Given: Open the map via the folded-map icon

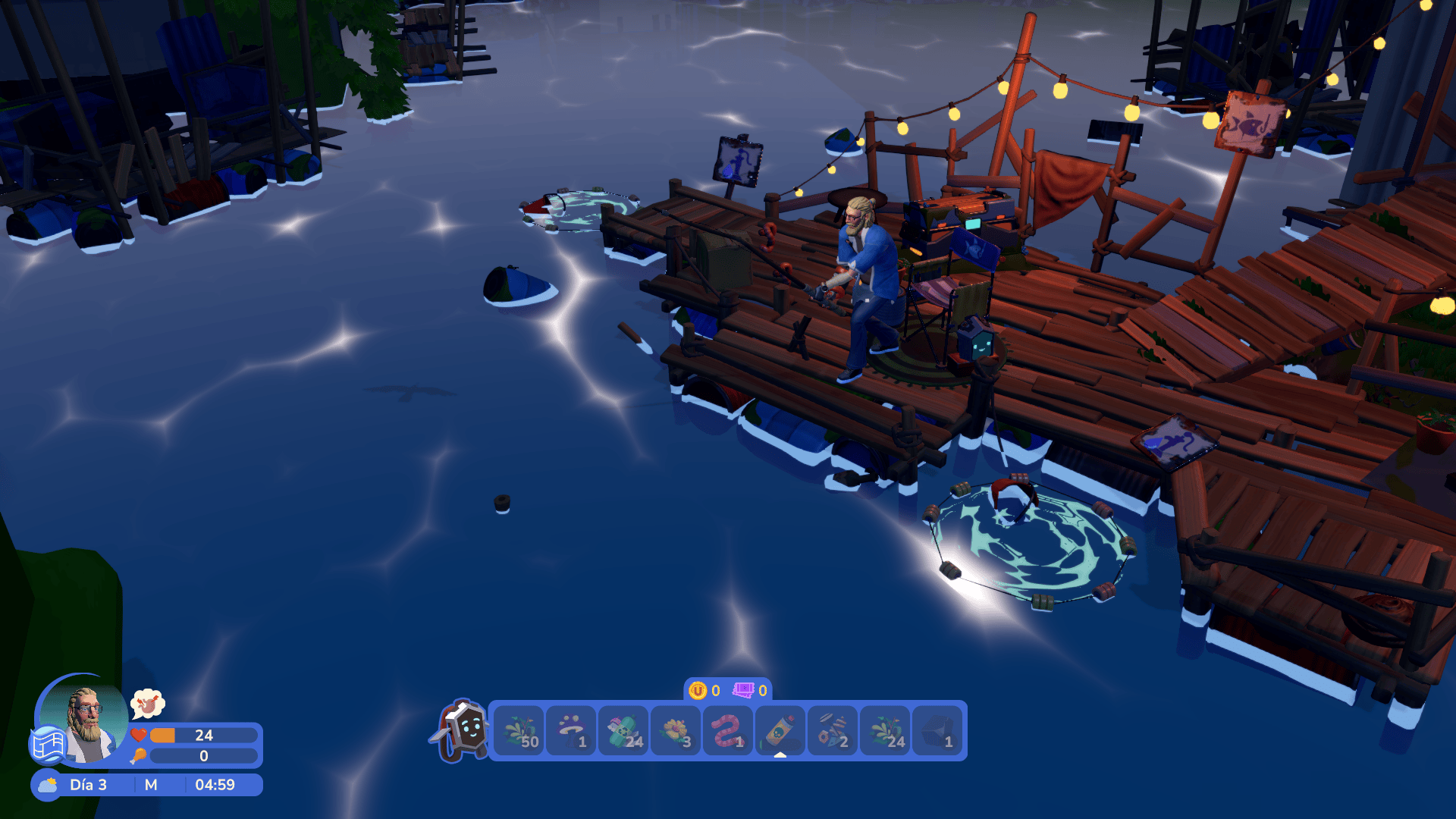Looking at the screenshot, I should tap(48, 744).
